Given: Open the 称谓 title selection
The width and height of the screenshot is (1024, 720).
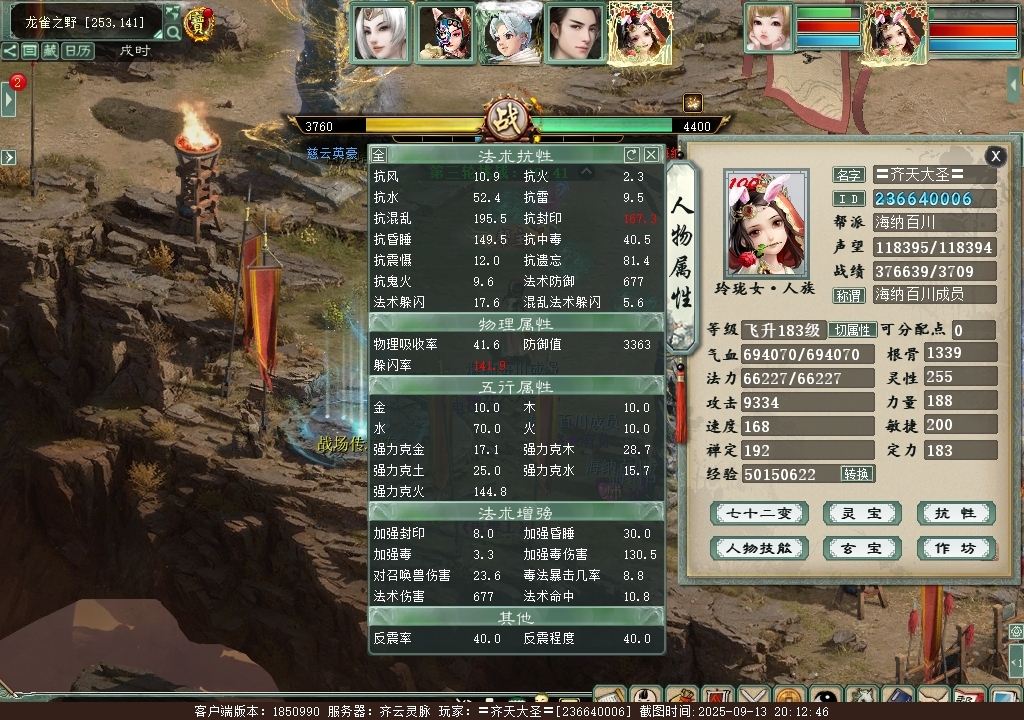Looking at the screenshot, I should pyautogui.click(x=848, y=296).
